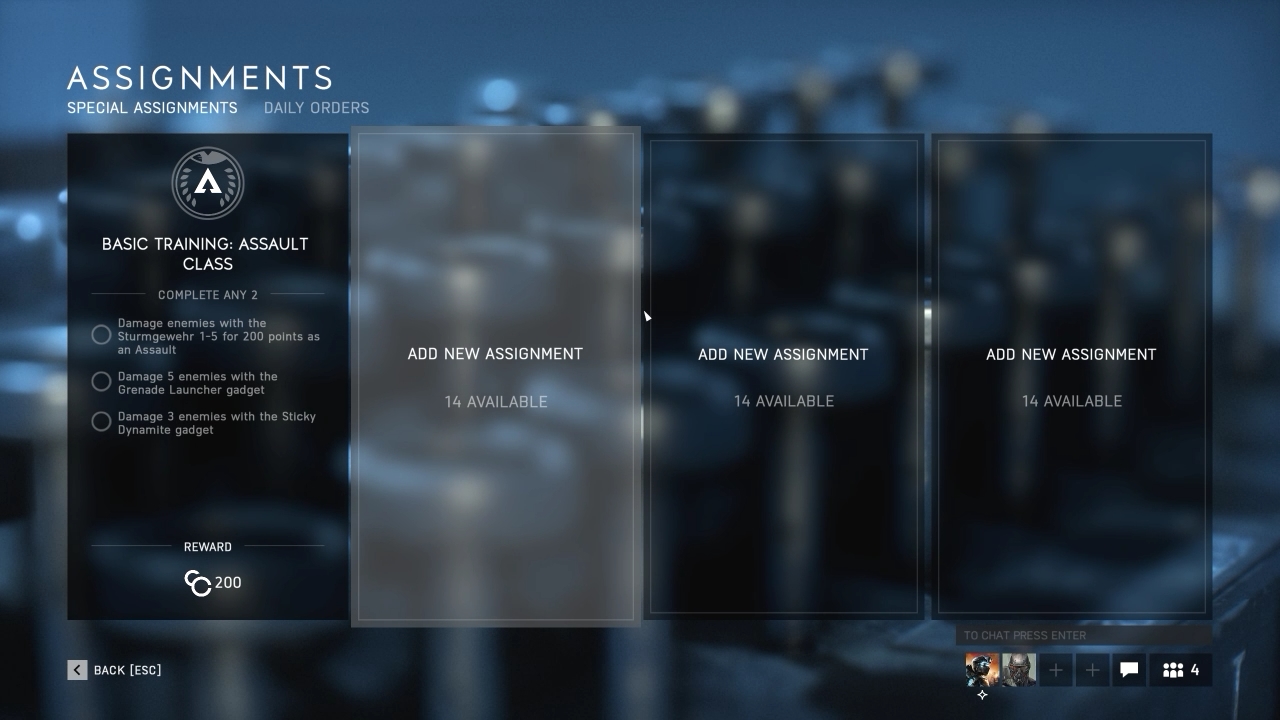Viewport: 1280px width, 720px height.
Task: Click the first squad member portrait
Action: (x=980, y=670)
